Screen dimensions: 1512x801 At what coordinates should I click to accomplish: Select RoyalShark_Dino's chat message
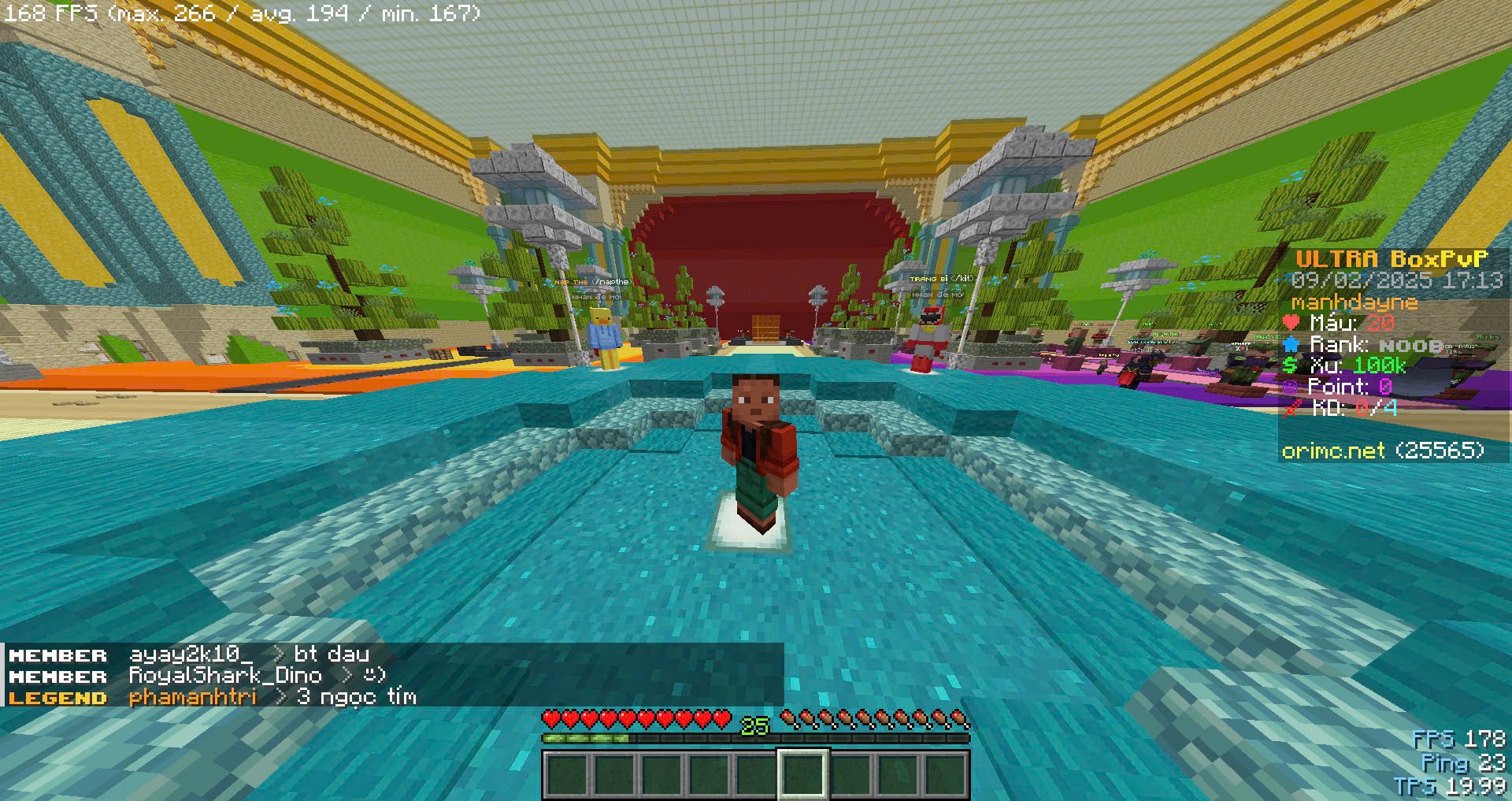pyautogui.click(x=374, y=676)
